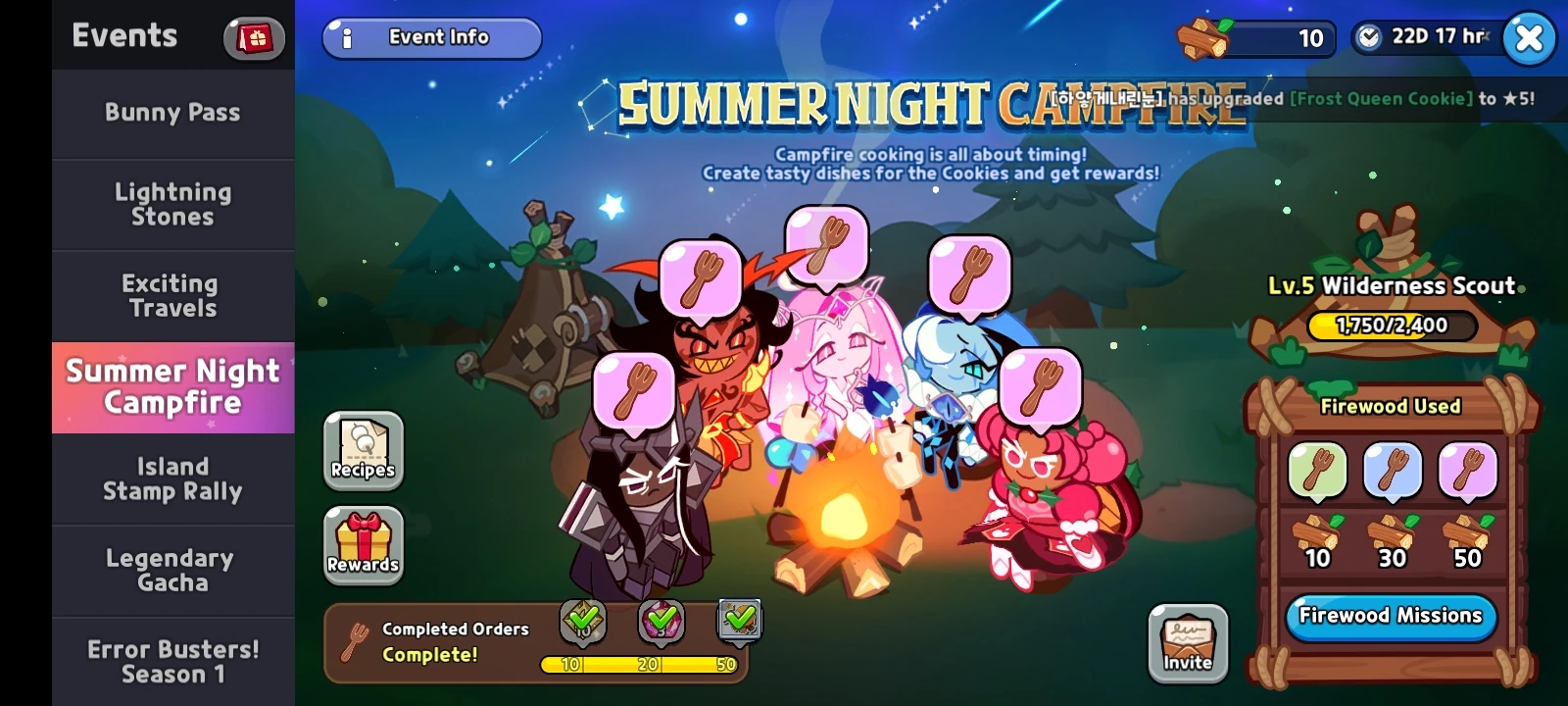
Task: Open the Rewards gift box
Action: pos(363,544)
